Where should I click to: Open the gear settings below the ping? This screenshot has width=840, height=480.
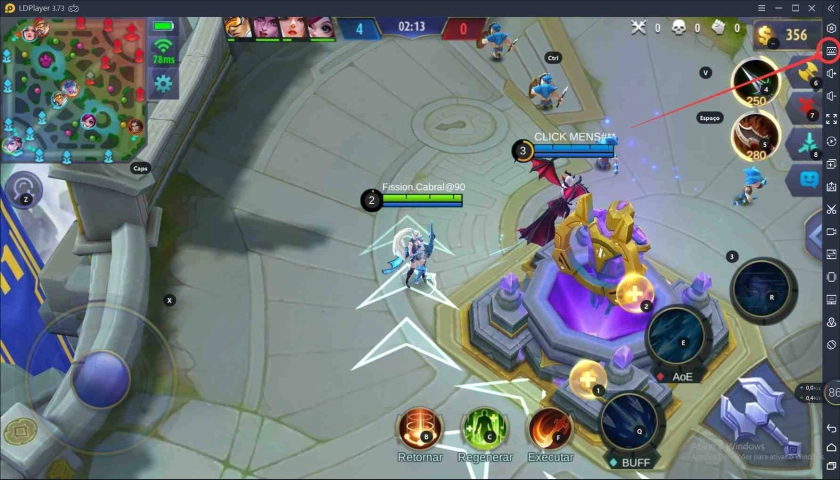[x=163, y=82]
